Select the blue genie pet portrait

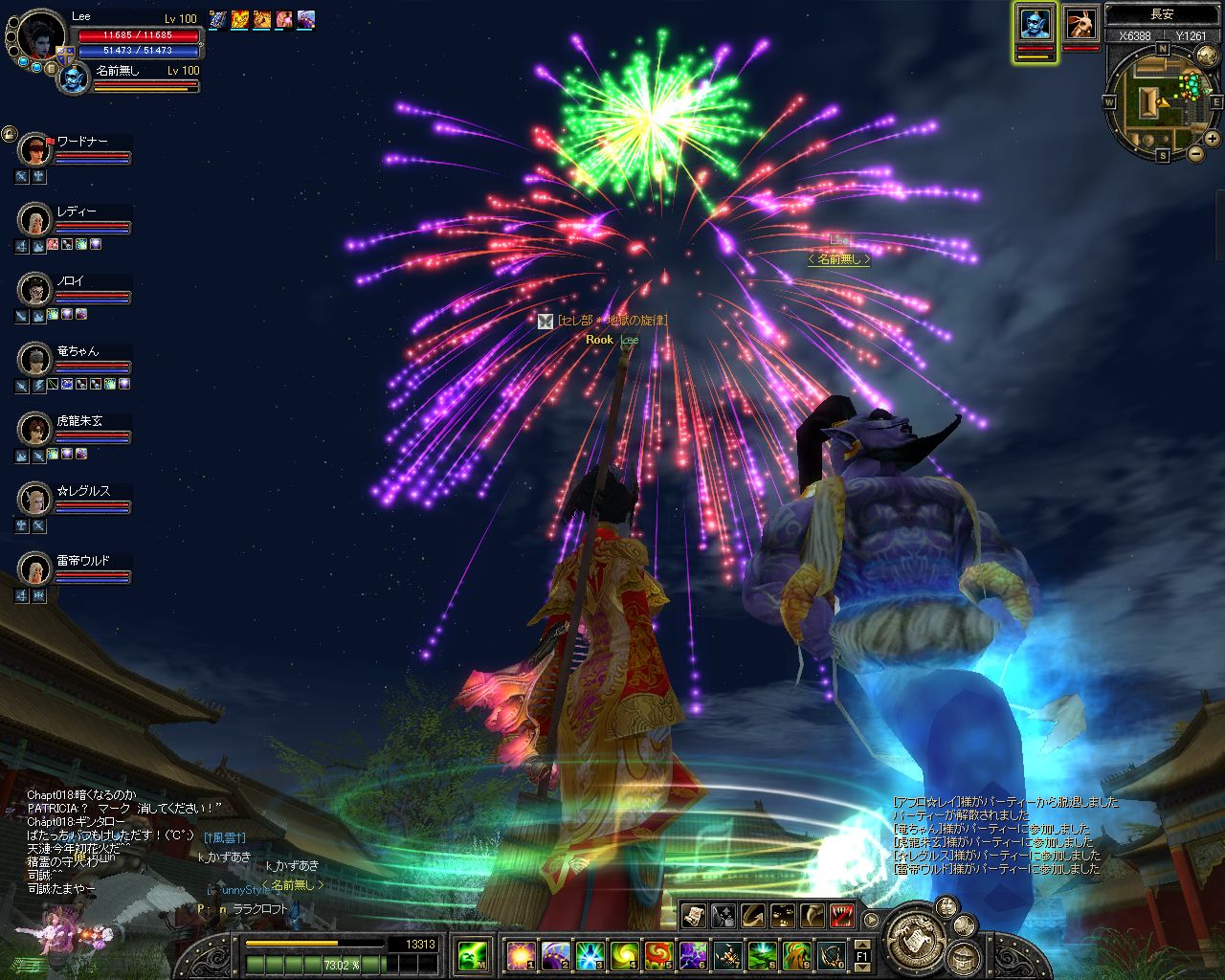[x=1034, y=24]
